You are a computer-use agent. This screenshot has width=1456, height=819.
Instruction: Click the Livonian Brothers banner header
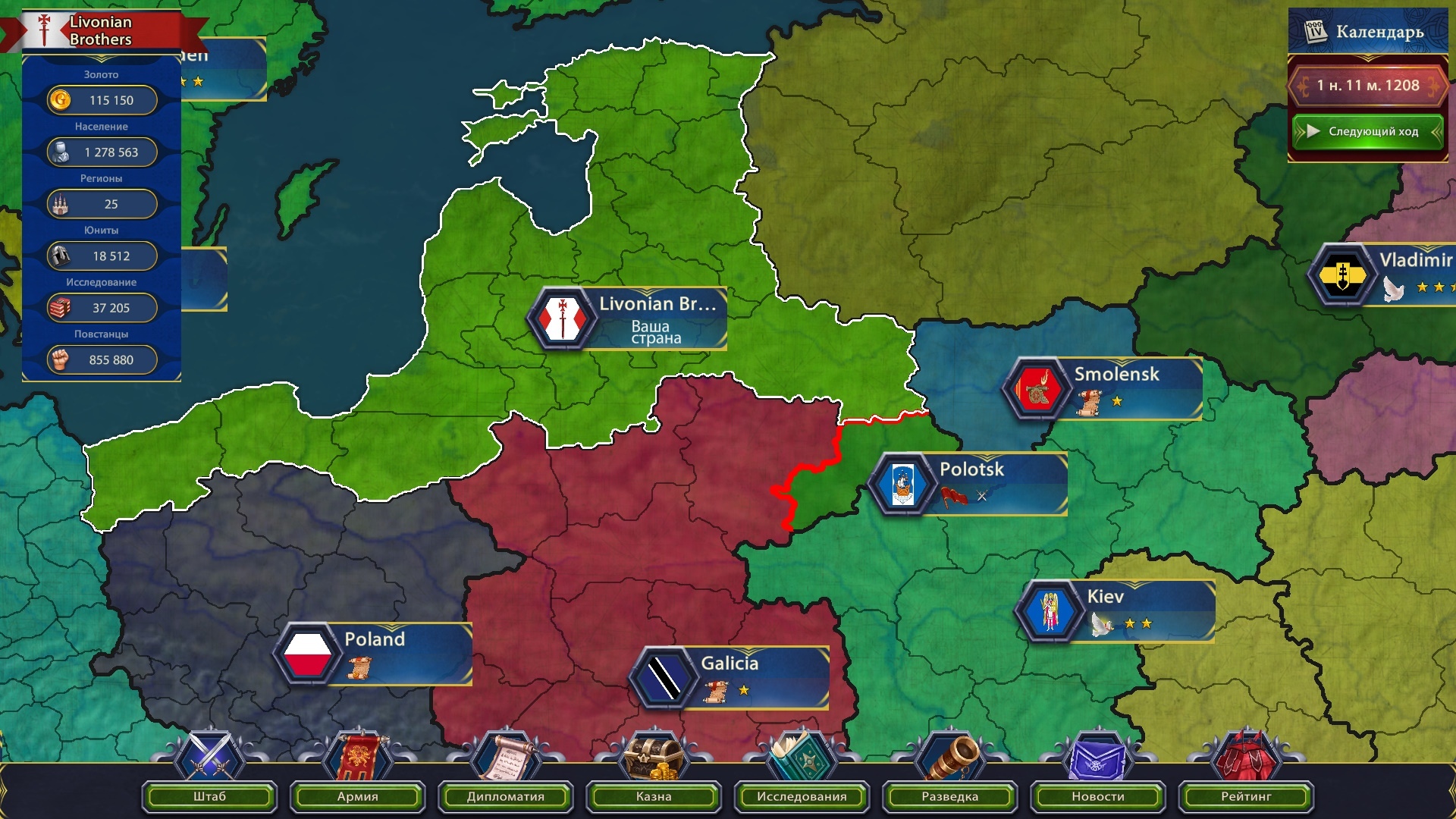point(101,31)
